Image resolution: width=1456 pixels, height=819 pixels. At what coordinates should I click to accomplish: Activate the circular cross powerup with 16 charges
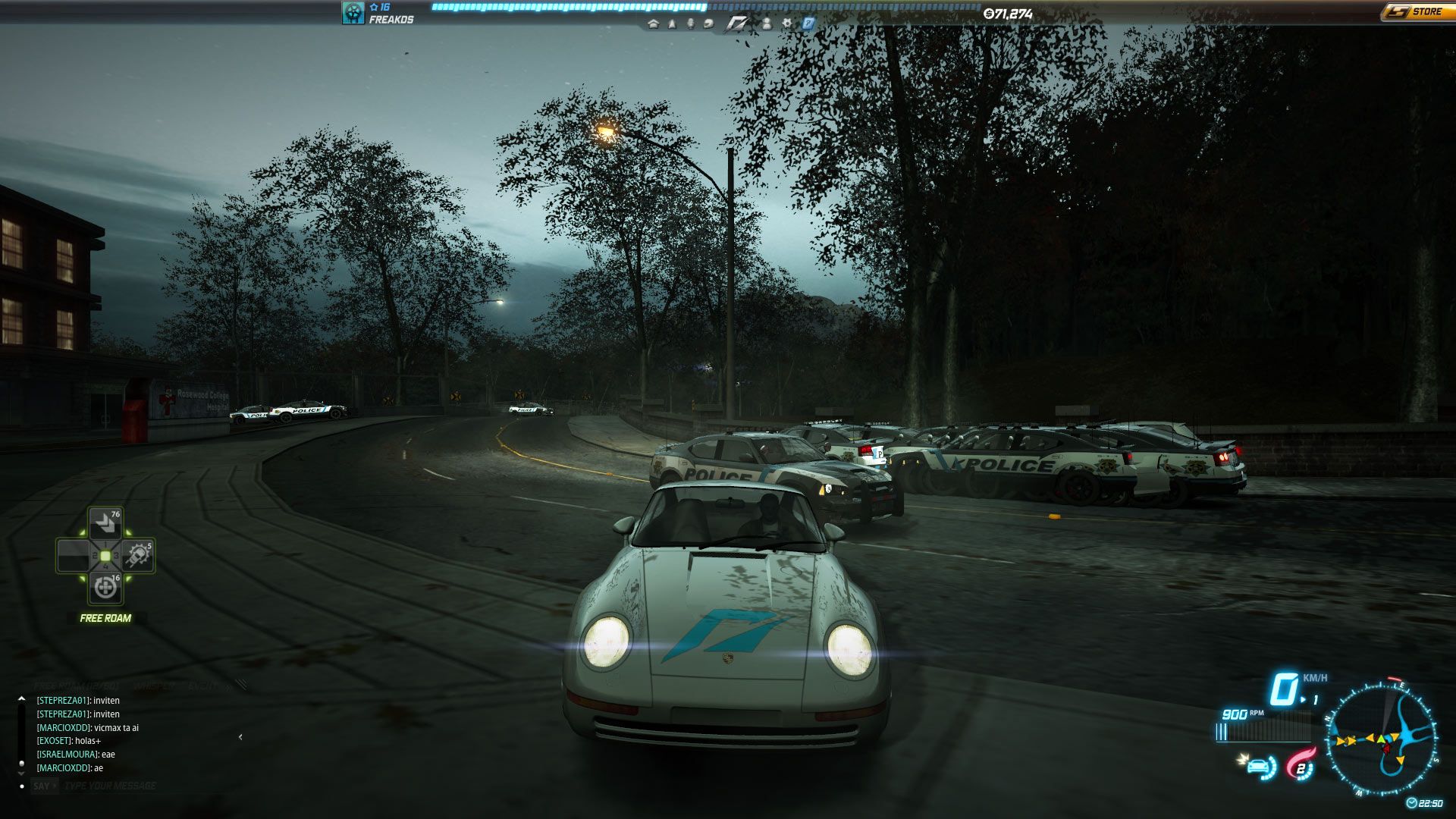click(x=105, y=588)
